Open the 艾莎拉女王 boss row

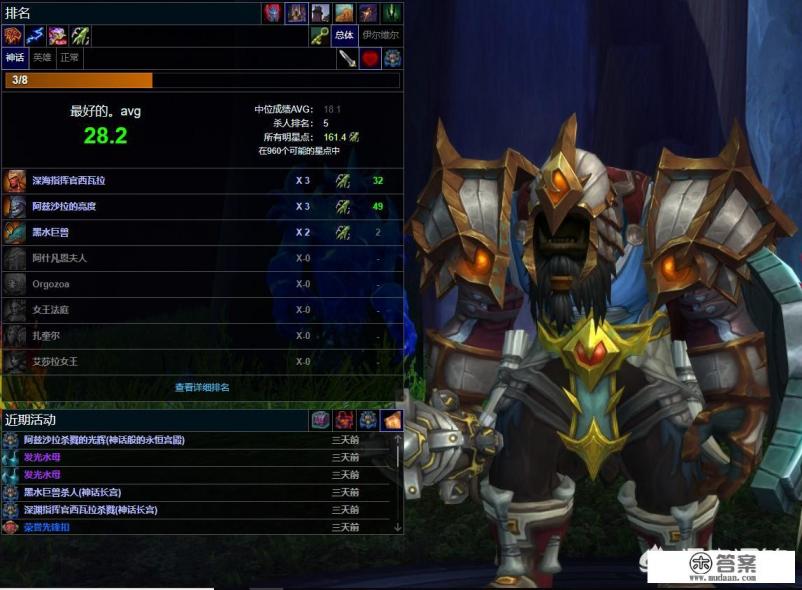coord(53,362)
